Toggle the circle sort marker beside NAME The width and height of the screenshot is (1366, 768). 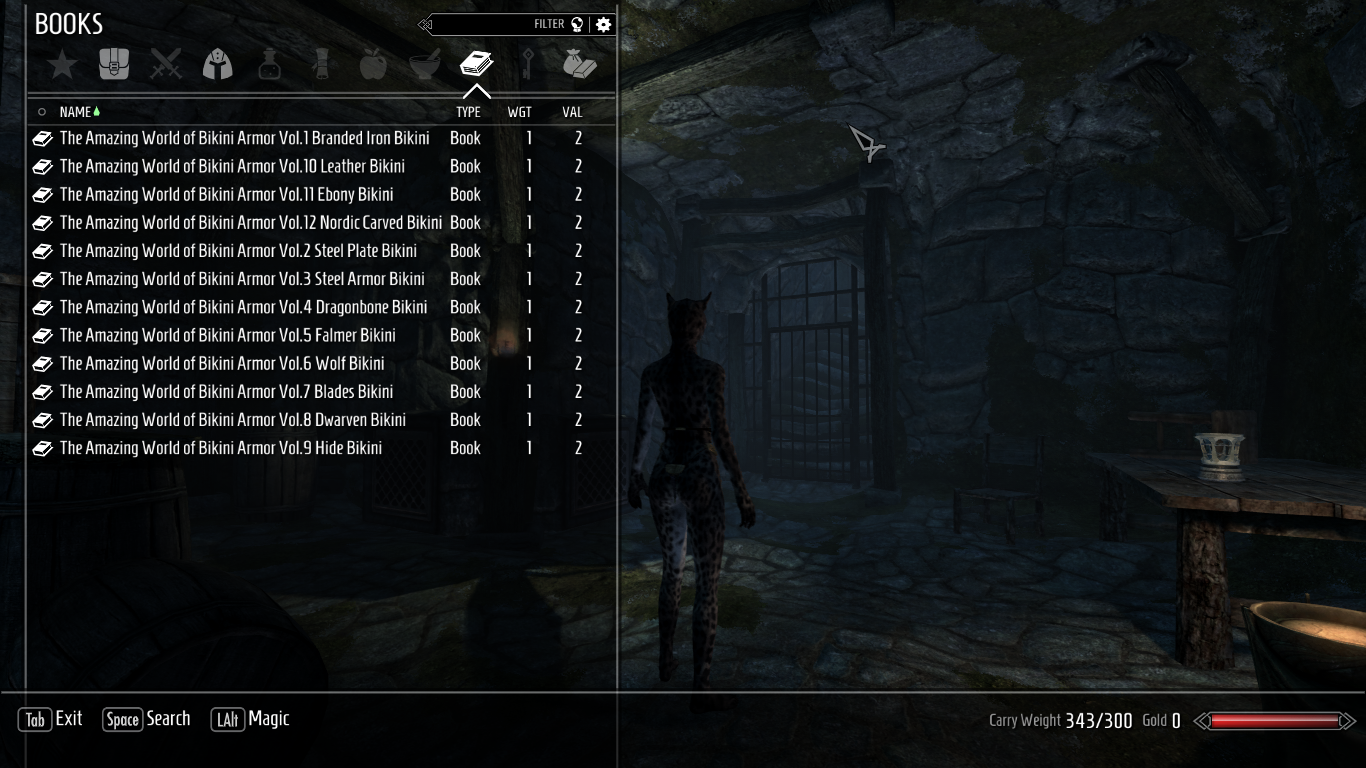[x=41, y=111]
